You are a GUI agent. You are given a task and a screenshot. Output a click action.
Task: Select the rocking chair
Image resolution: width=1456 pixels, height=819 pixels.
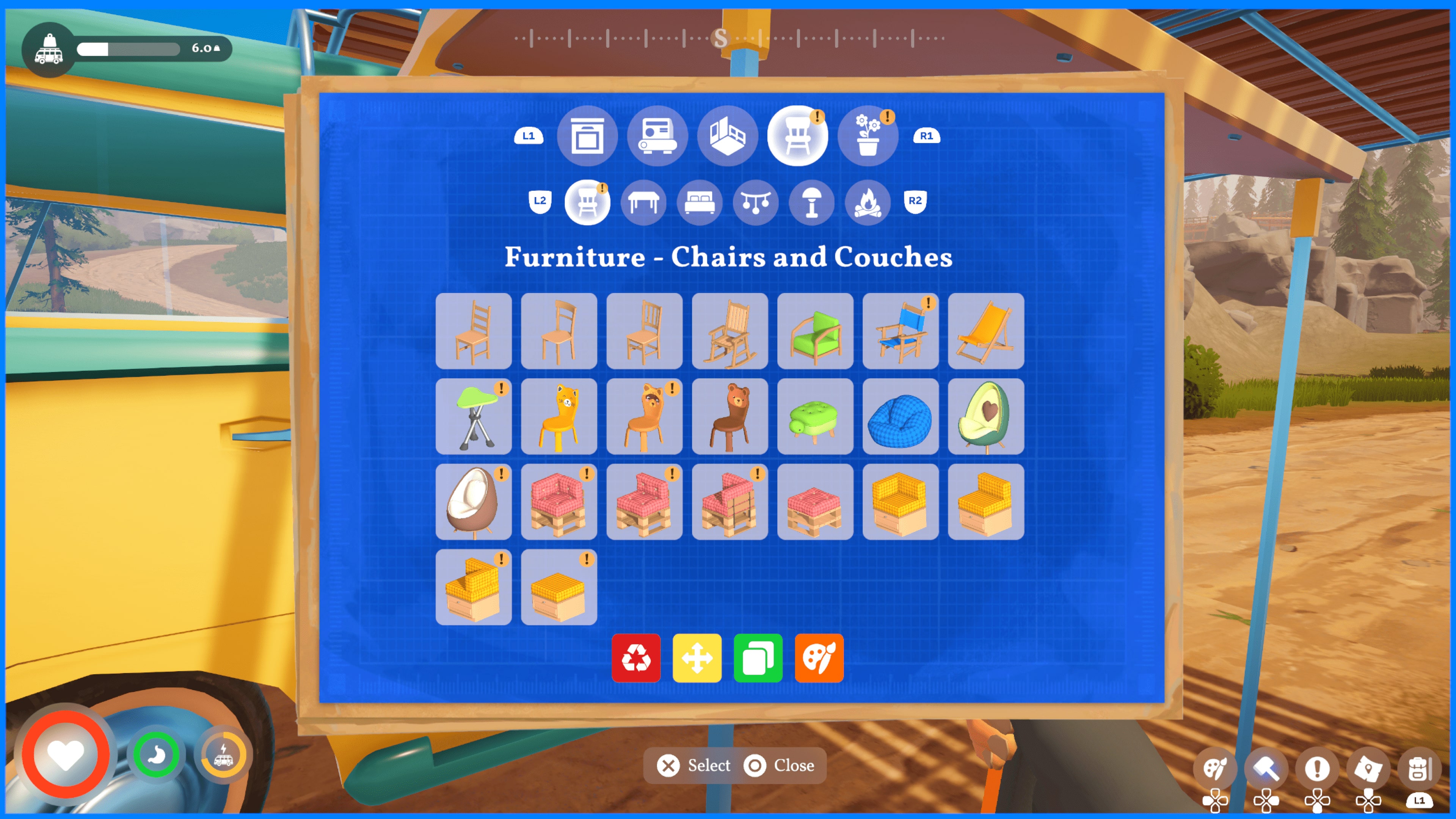(729, 331)
